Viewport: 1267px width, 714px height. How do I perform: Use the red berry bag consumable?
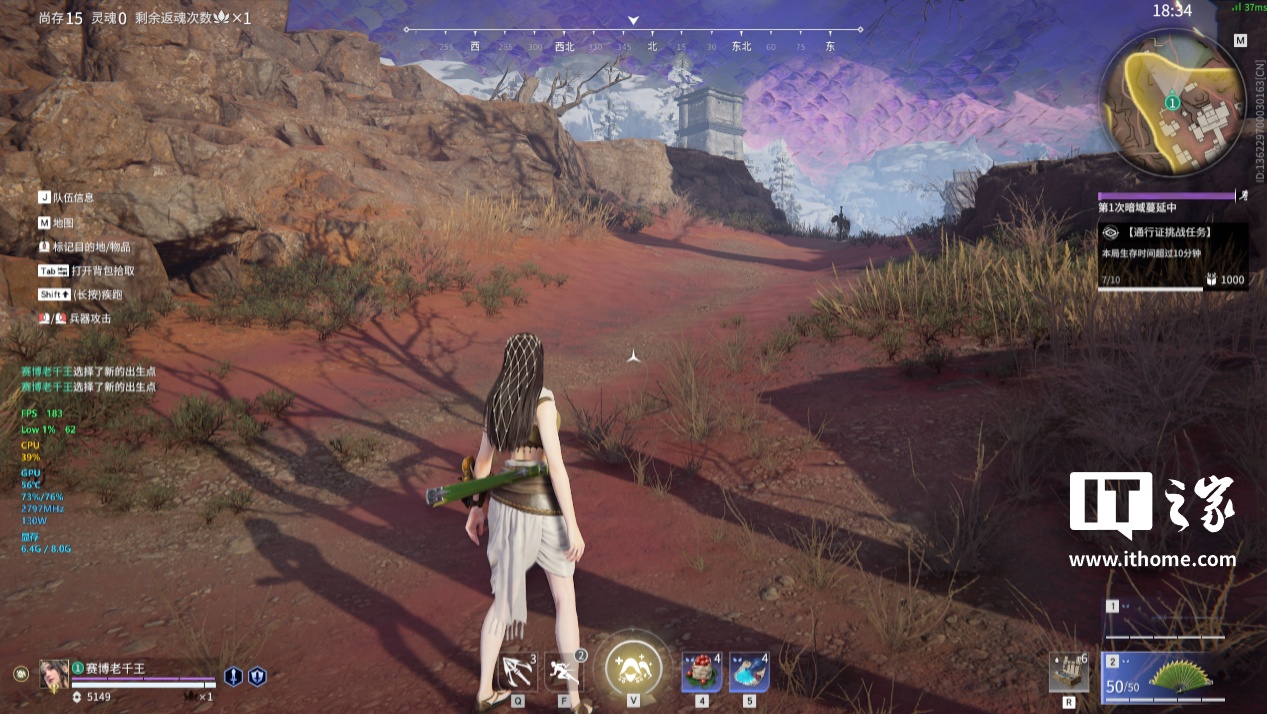click(x=701, y=671)
